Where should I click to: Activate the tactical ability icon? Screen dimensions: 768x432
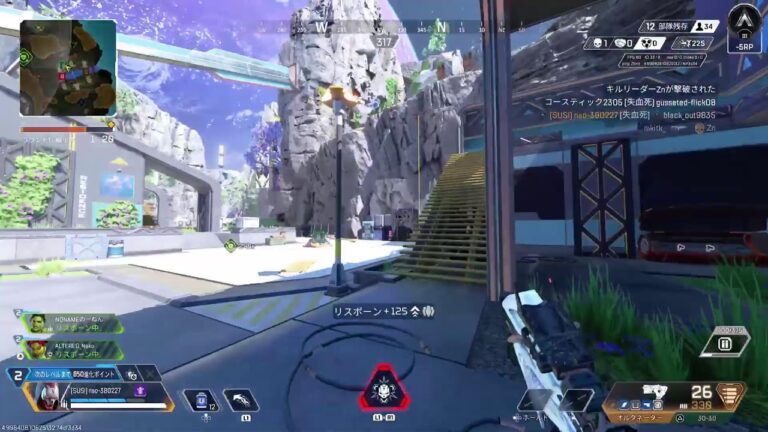pyautogui.click(x=240, y=400)
